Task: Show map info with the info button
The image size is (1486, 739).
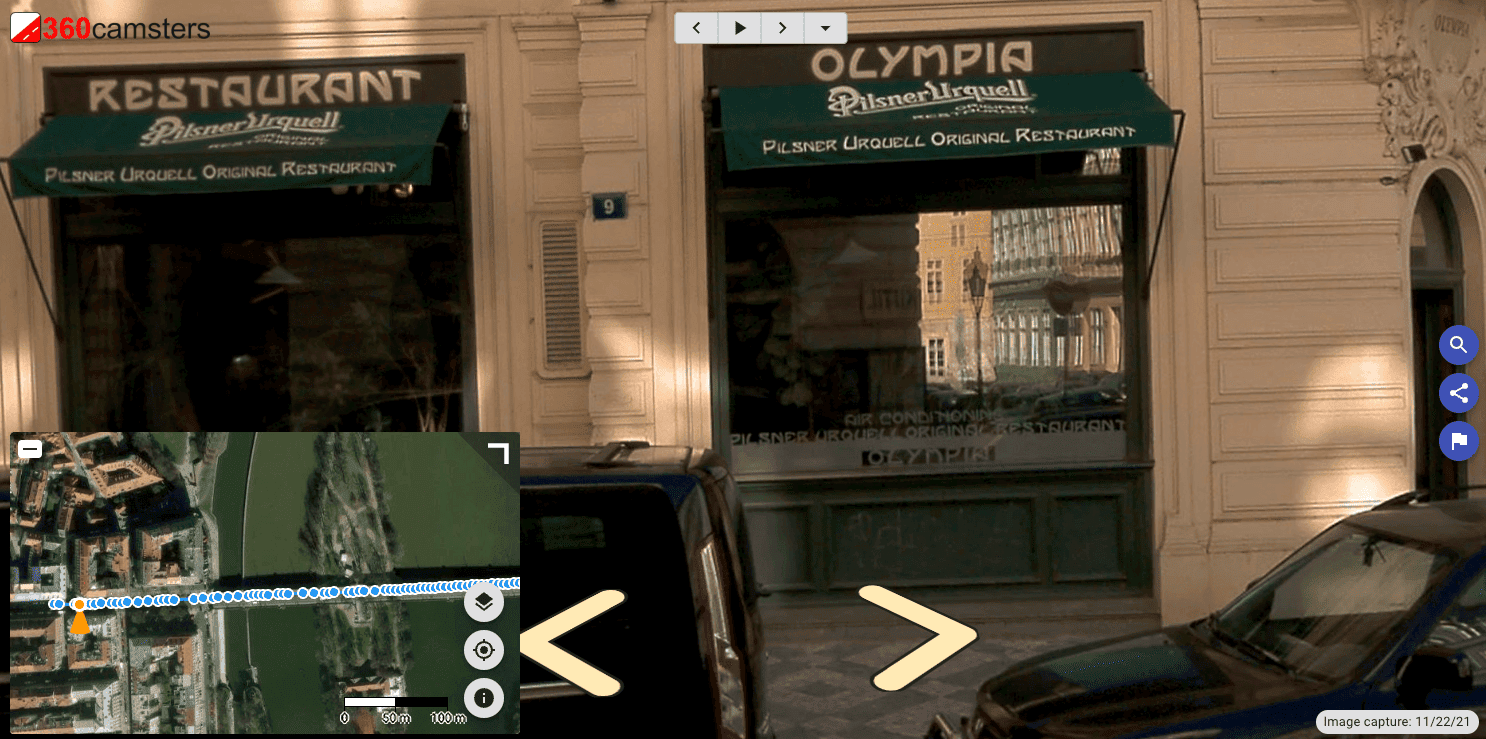Action: tap(484, 697)
